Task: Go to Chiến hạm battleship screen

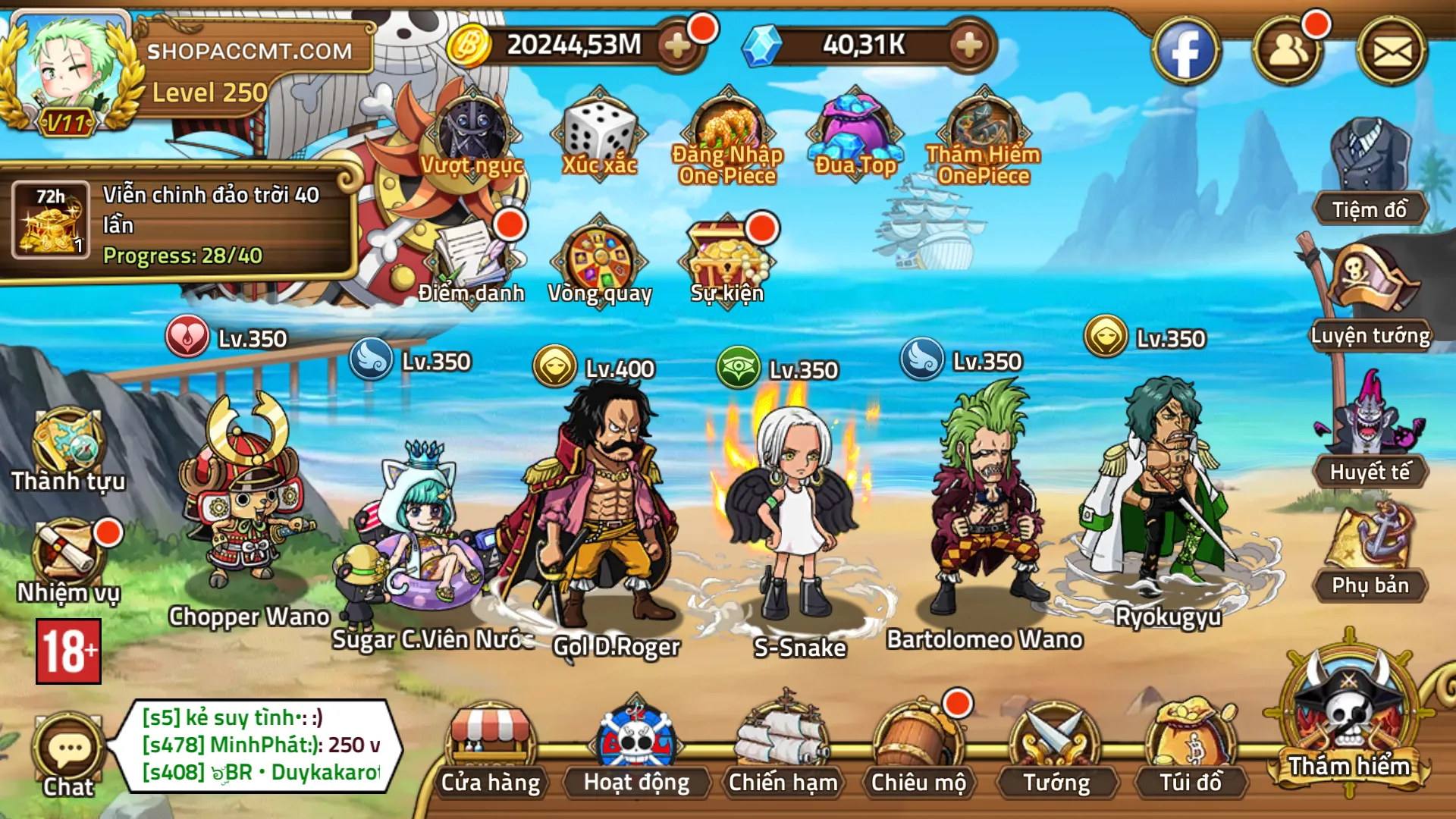Action: coord(783,751)
